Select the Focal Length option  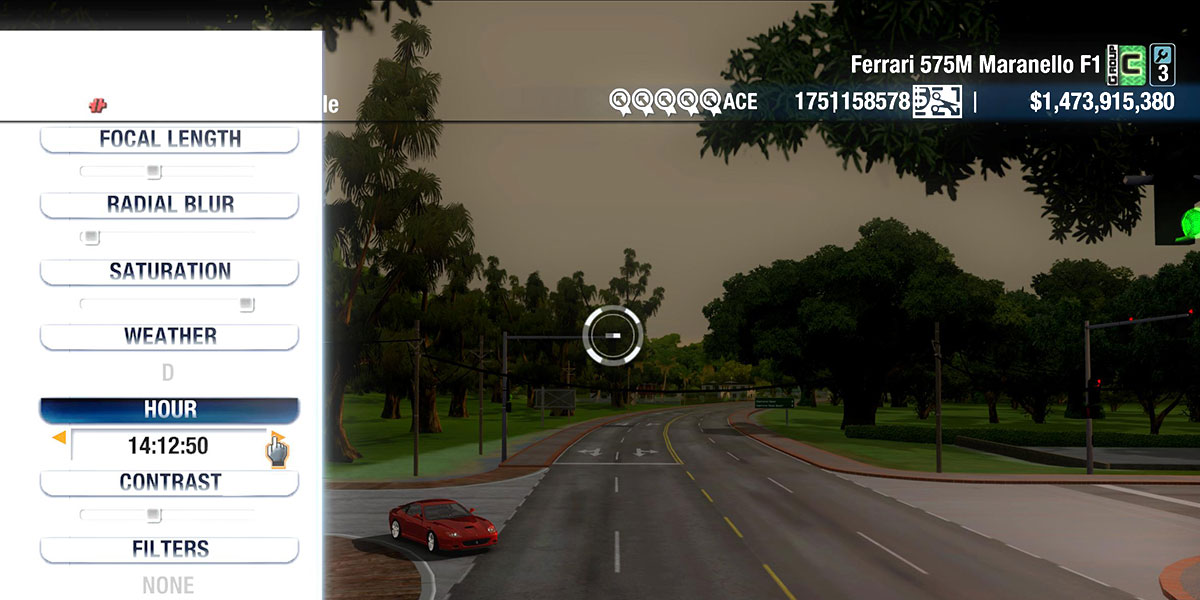169,139
